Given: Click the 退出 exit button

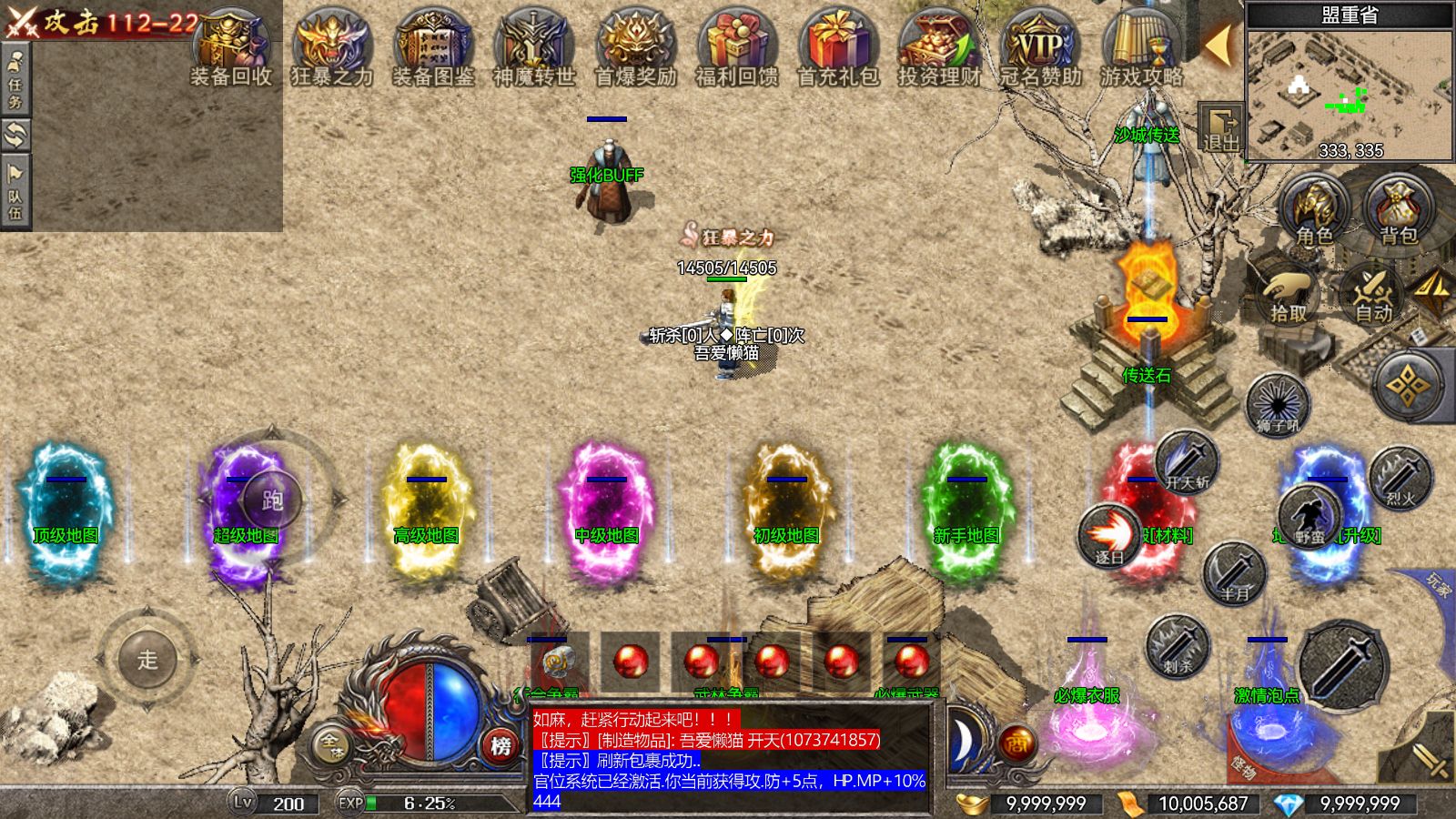Looking at the screenshot, I should click(1221, 128).
